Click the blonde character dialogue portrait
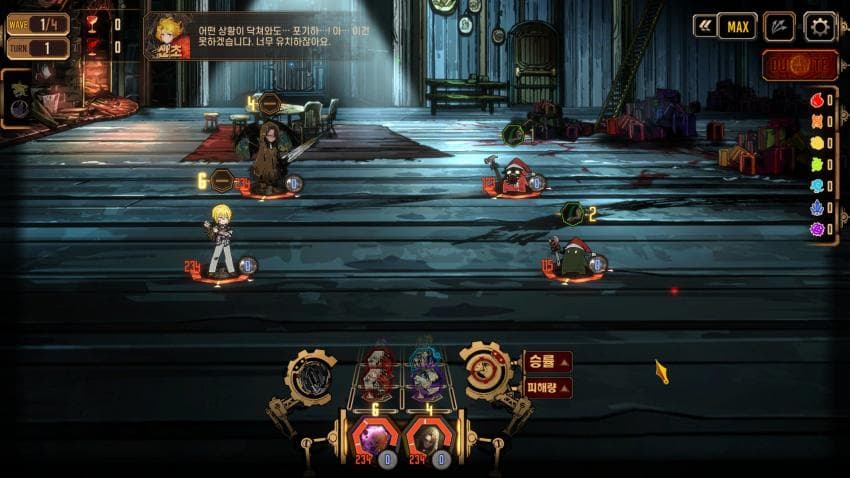 (169, 36)
